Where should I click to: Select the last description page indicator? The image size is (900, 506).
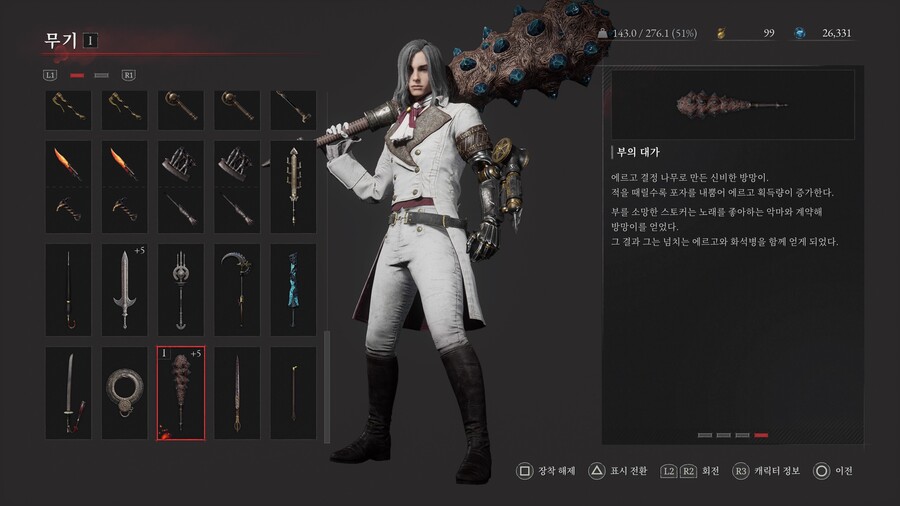761,435
